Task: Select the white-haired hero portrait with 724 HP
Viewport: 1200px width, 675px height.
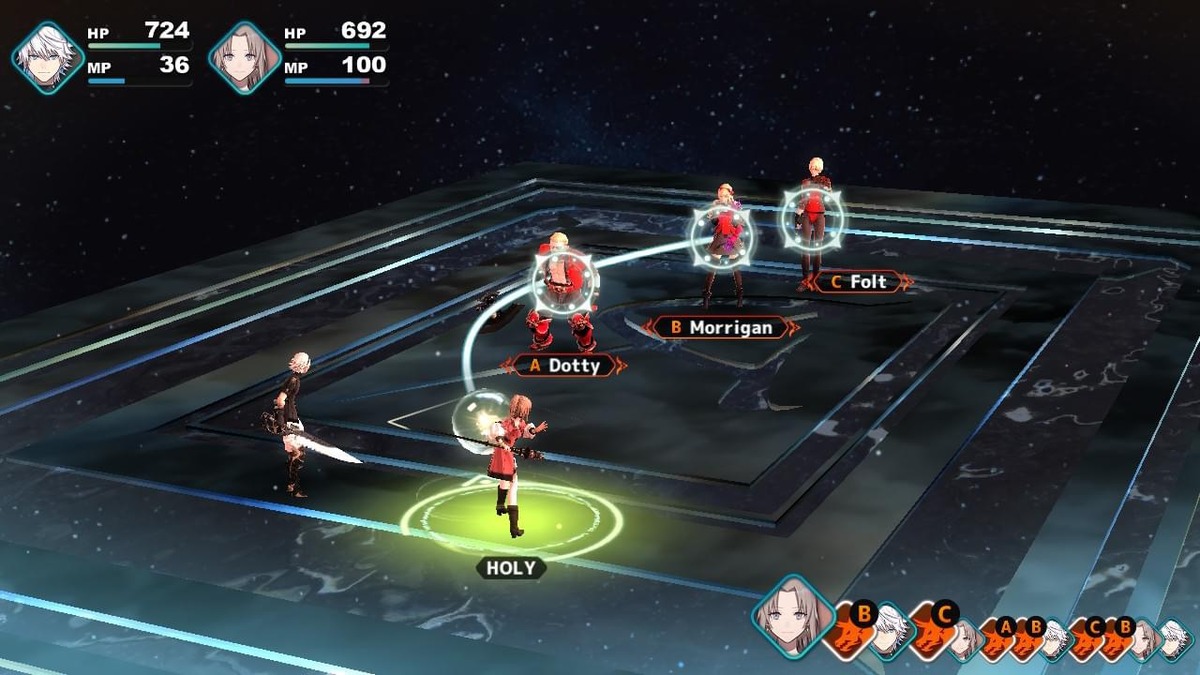Action: point(47,58)
